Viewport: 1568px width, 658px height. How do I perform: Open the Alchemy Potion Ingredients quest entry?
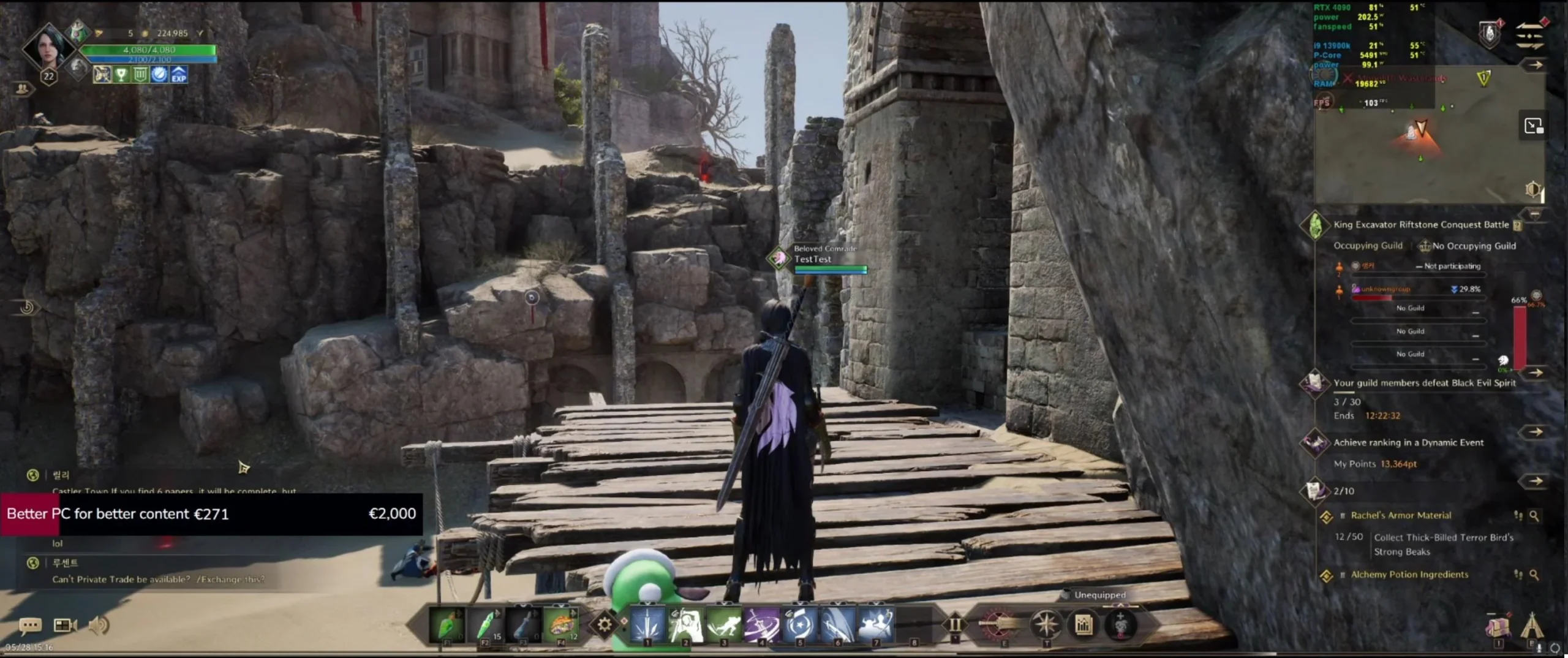[x=1409, y=575]
